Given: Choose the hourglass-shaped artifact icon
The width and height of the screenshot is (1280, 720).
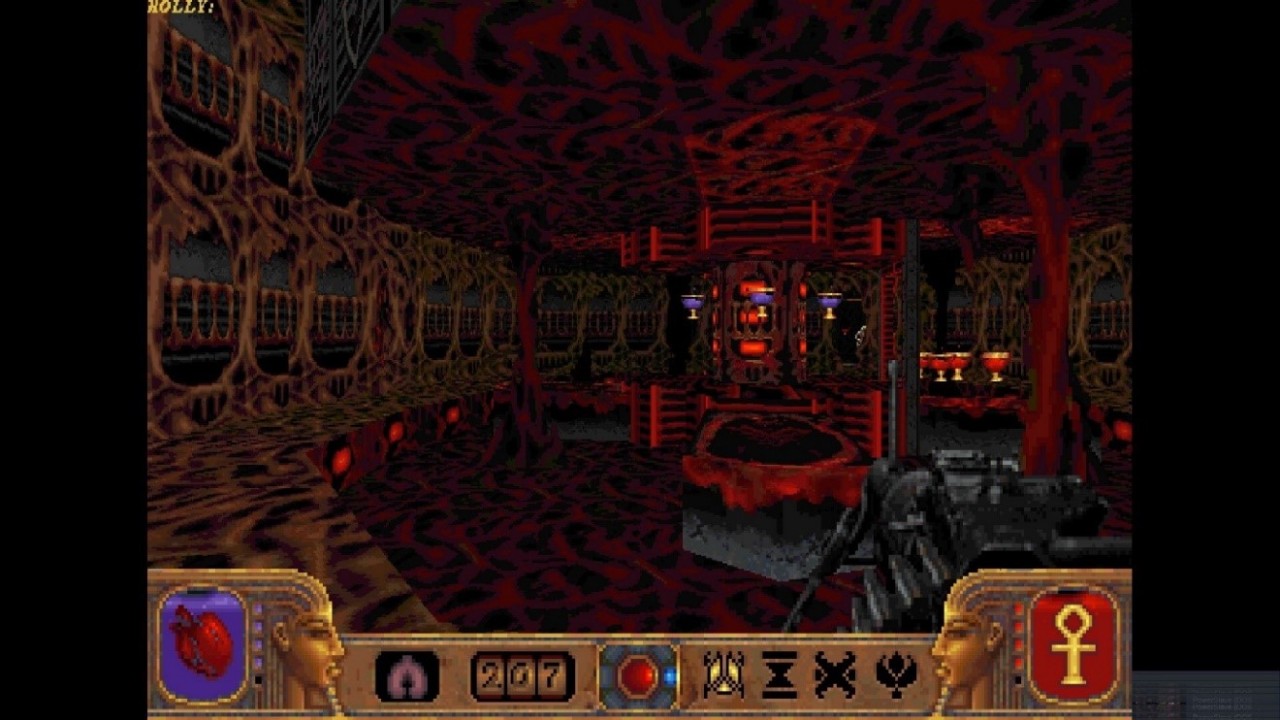Looking at the screenshot, I should [780, 675].
